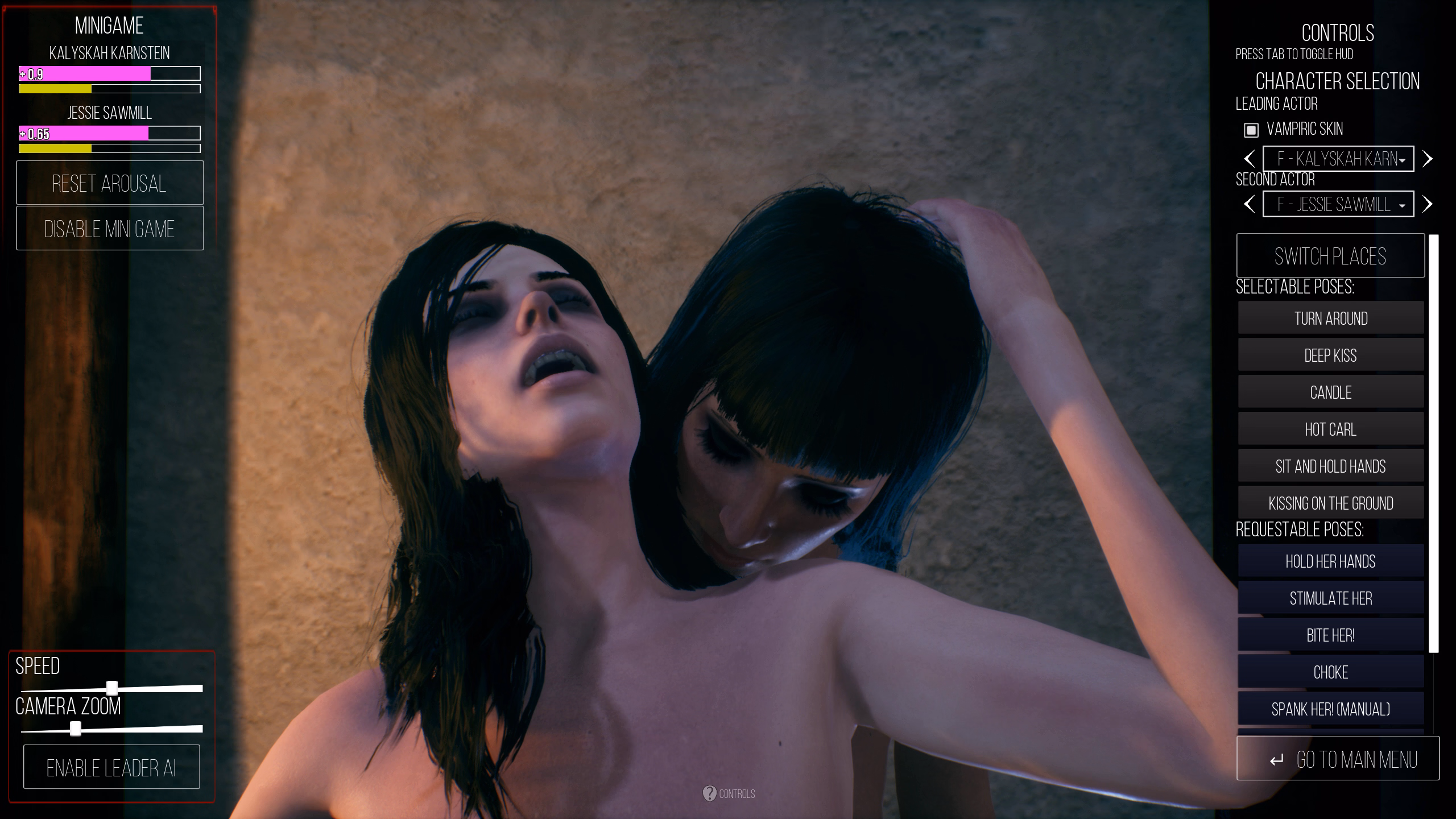
Task: Choose the Sit And Hold Hands pose
Action: pyautogui.click(x=1331, y=465)
